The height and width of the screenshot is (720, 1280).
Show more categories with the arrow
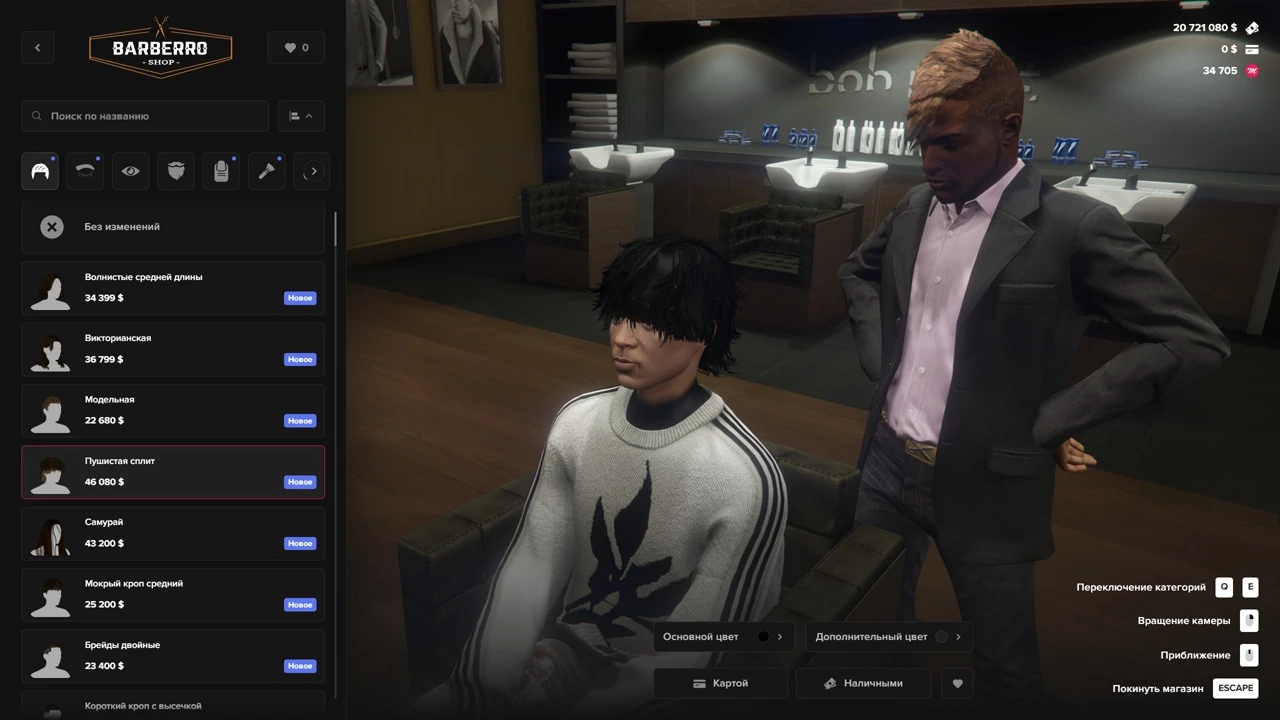tap(313, 171)
